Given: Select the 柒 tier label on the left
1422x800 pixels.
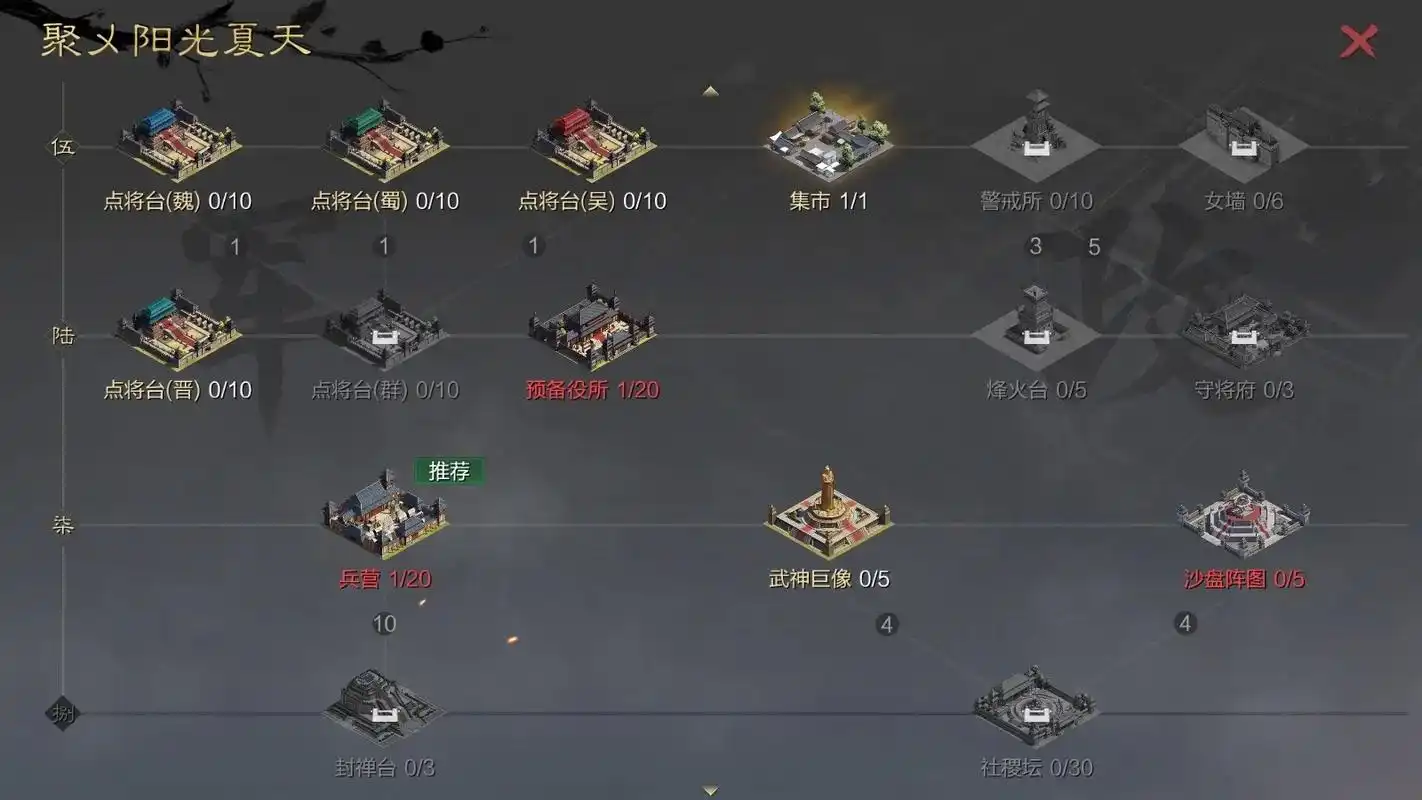Looking at the screenshot, I should tap(61, 526).
